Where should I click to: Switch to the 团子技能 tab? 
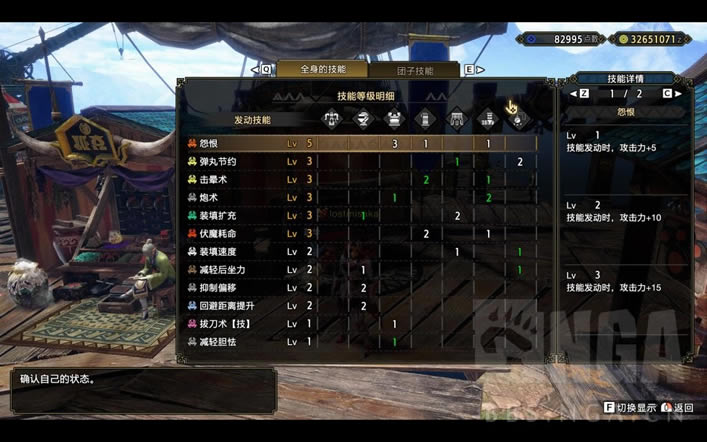(x=417, y=70)
